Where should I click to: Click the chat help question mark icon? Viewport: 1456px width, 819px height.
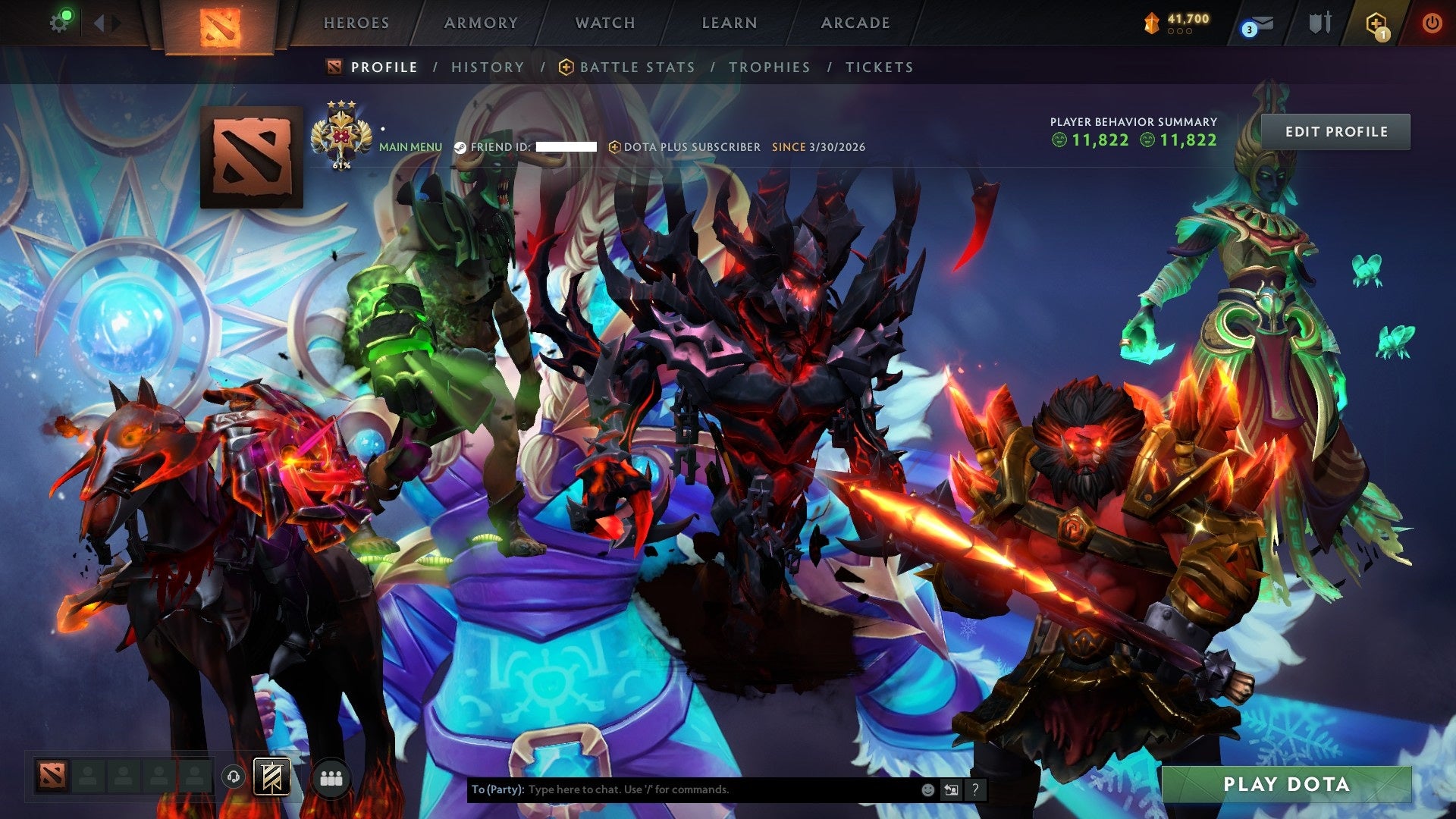(x=974, y=789)
